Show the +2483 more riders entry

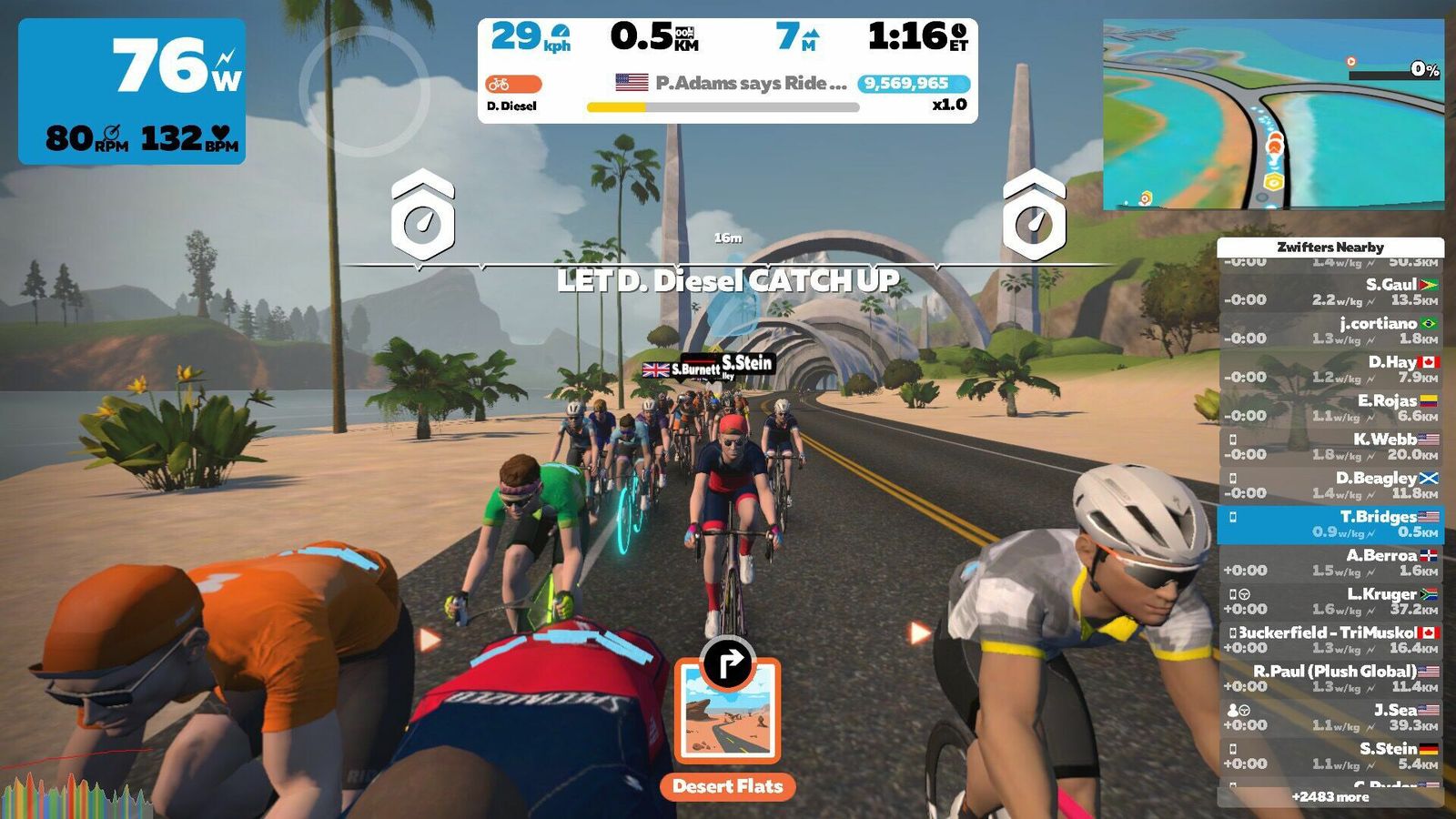[1330, 797]
